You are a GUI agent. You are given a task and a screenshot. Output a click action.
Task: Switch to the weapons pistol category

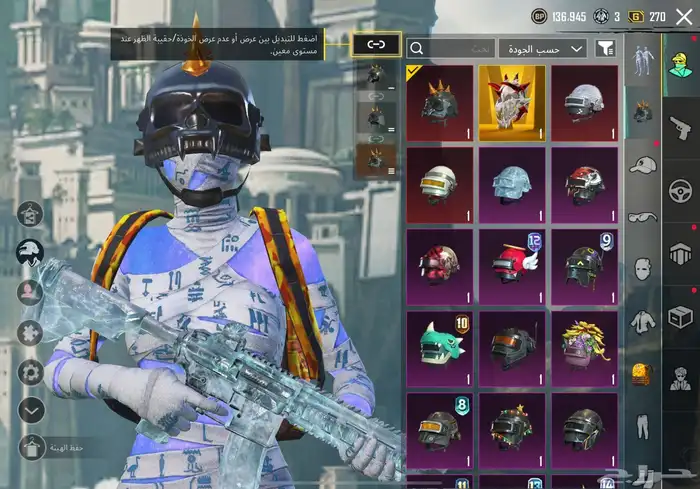pos(680,127)
